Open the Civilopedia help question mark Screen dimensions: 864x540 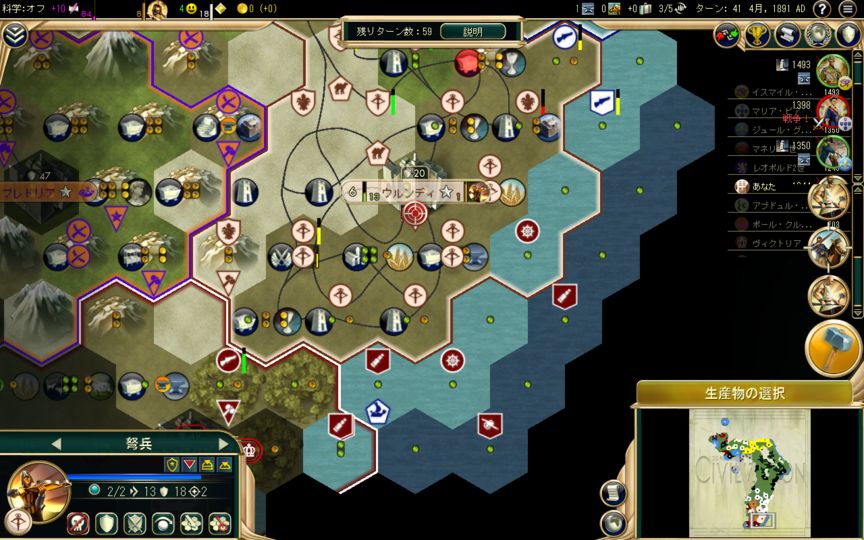tap(821, 9)
